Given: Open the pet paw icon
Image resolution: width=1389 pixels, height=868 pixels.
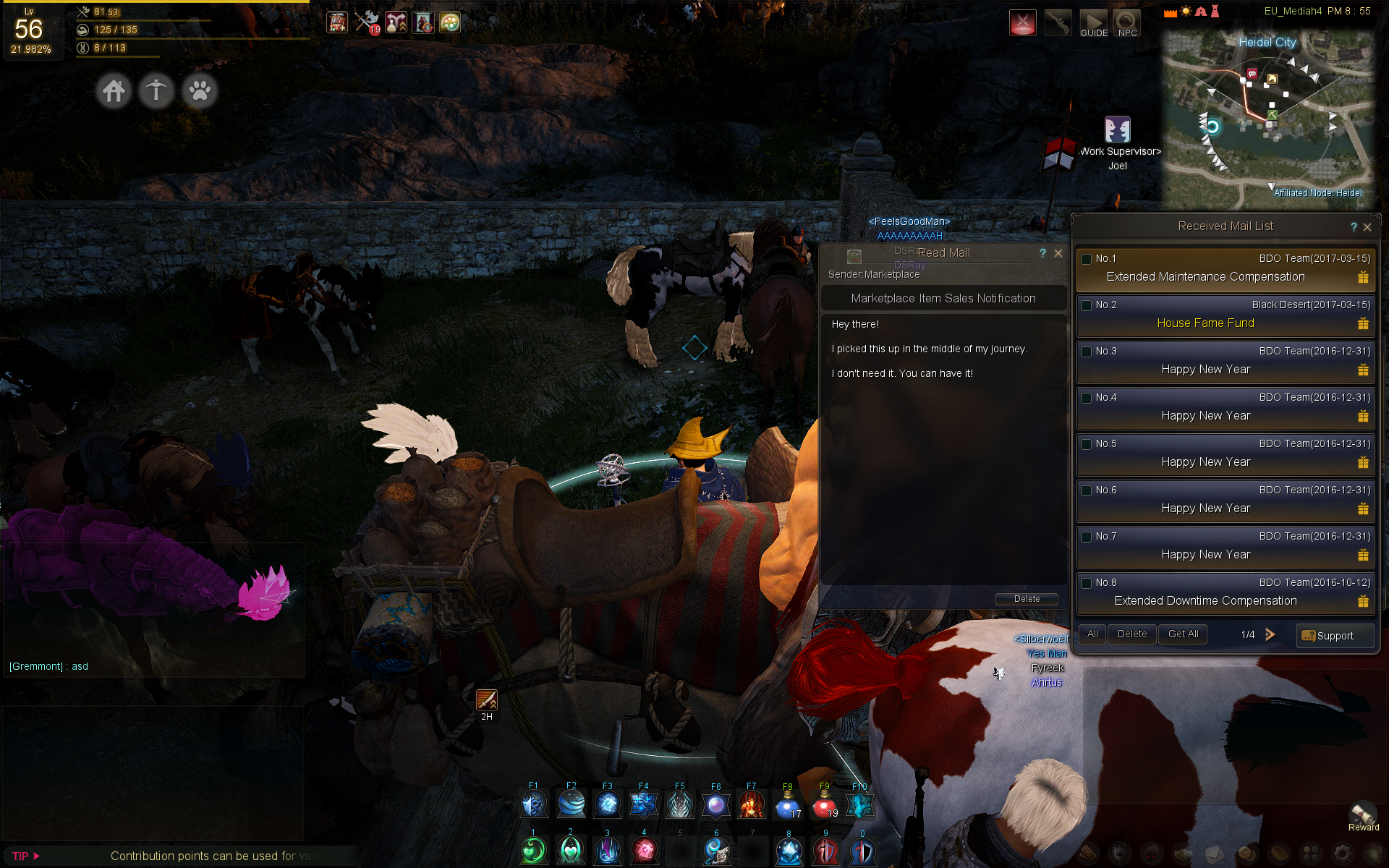Looking at the screenshot, I should coord(200,91).
